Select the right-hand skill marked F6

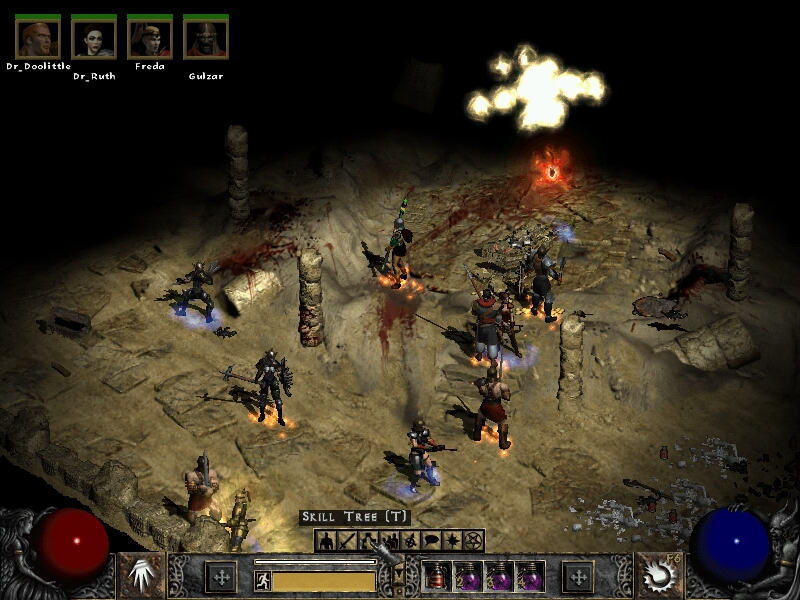click(x=661, y=576)
